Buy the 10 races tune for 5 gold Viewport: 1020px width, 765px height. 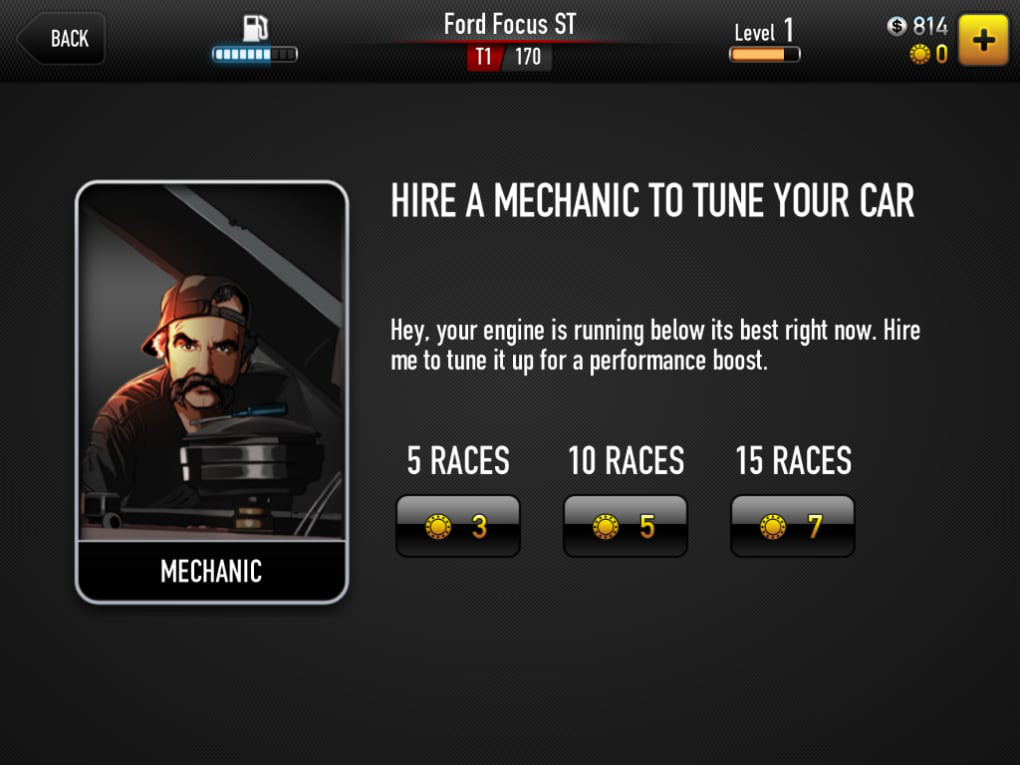(x=625, y=526)
